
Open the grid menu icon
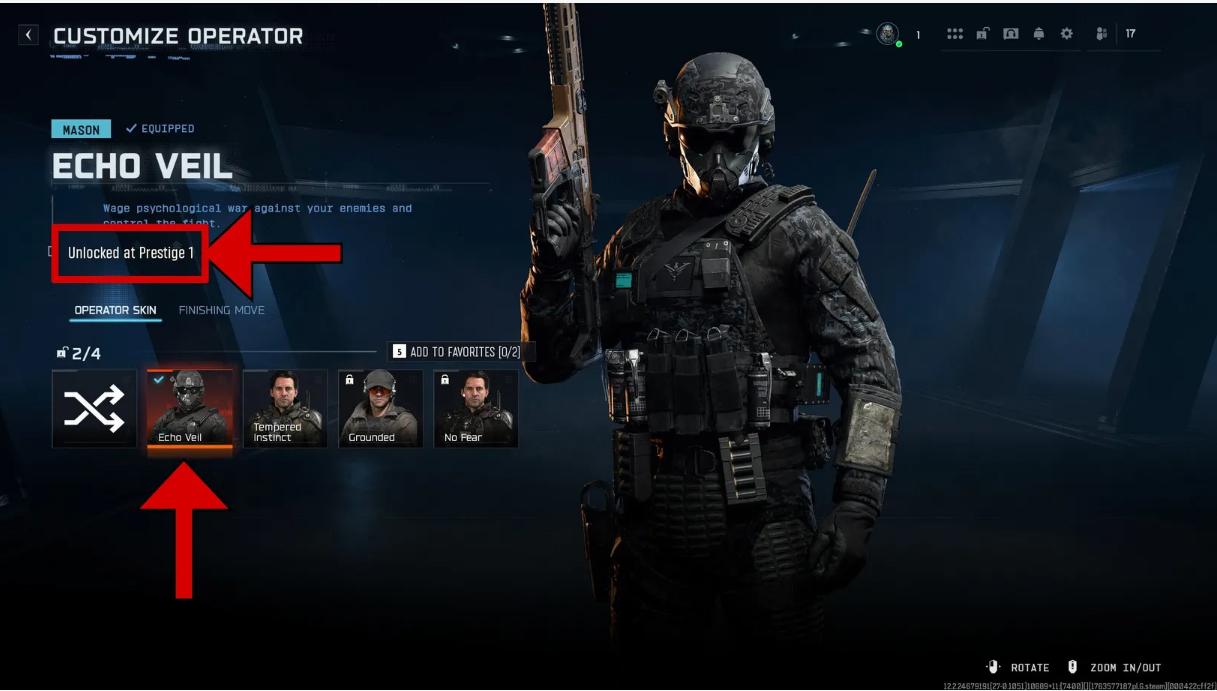(x=955, y=34)
